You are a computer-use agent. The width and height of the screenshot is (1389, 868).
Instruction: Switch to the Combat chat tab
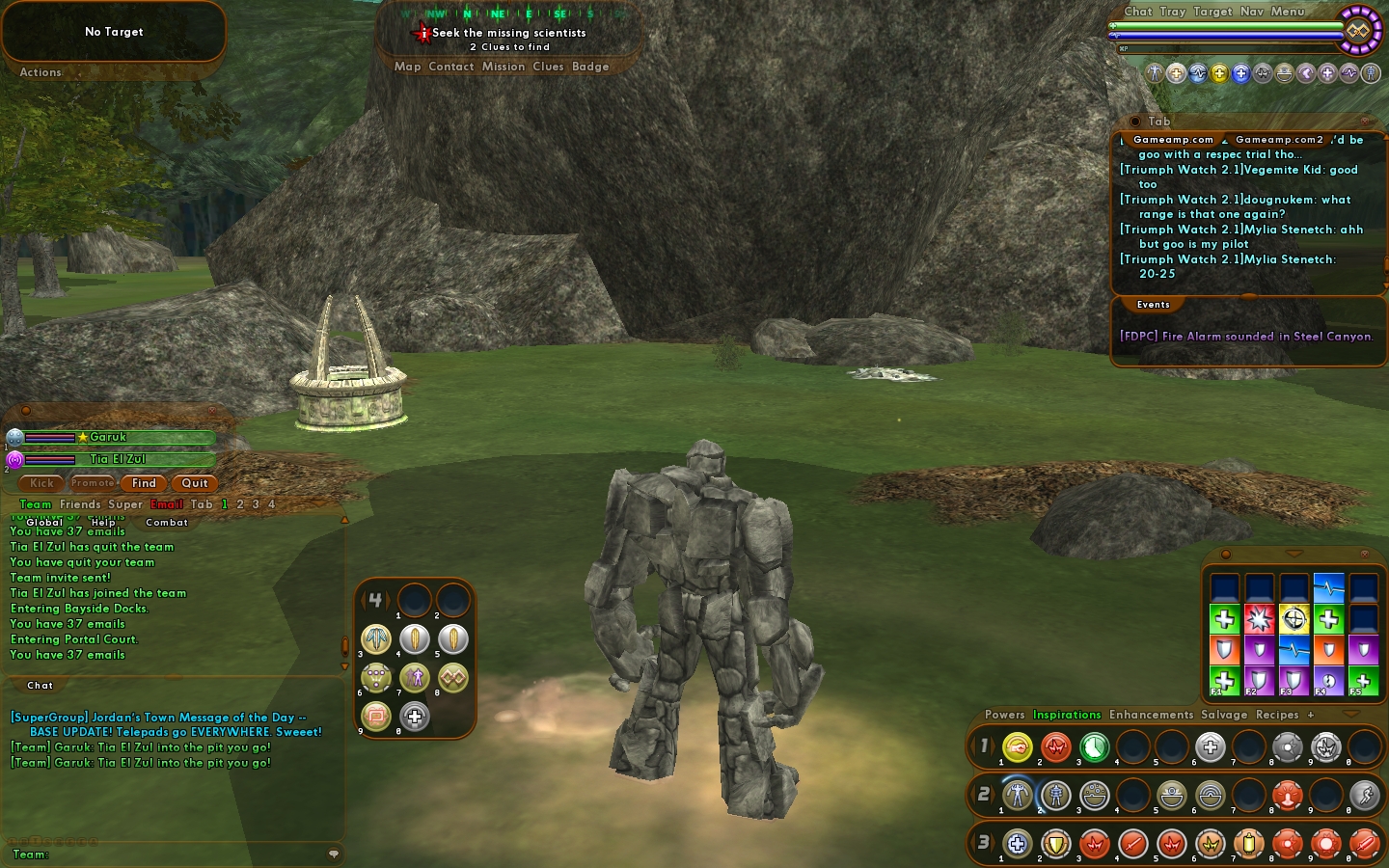pos(167,523)
